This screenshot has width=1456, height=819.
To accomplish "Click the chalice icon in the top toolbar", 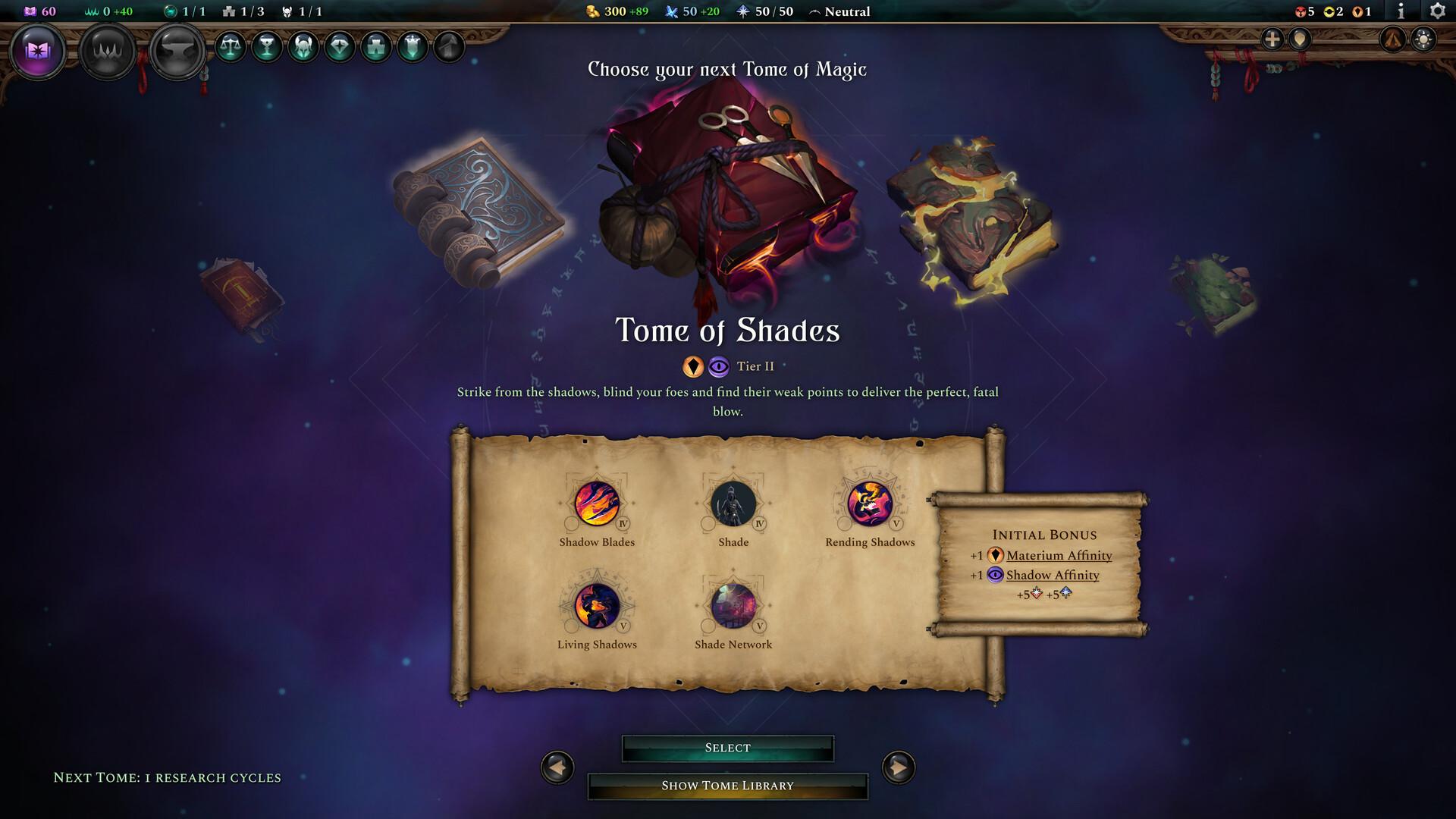I will (x=266, y=48).
